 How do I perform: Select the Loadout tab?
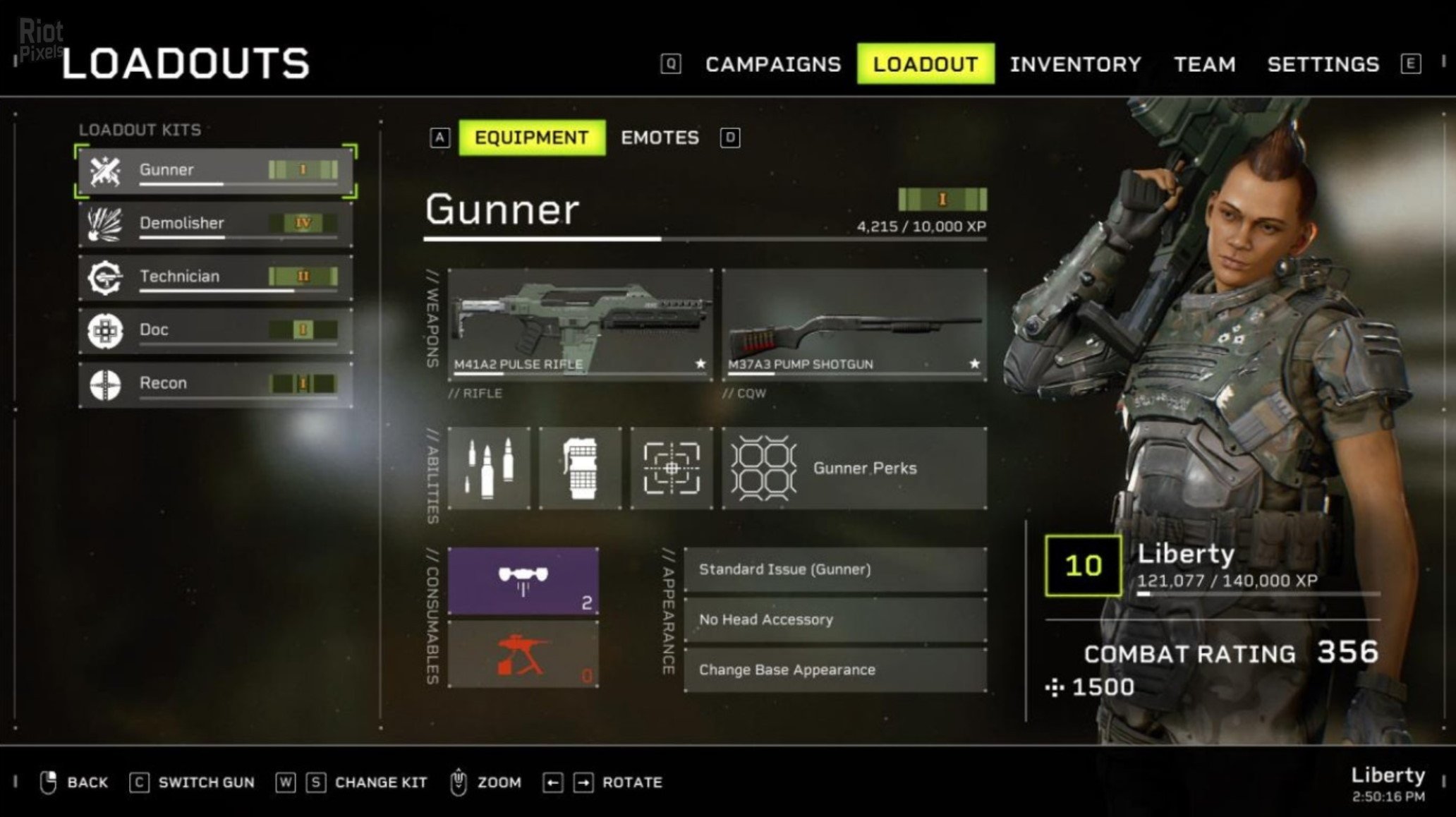click(926, 64)
